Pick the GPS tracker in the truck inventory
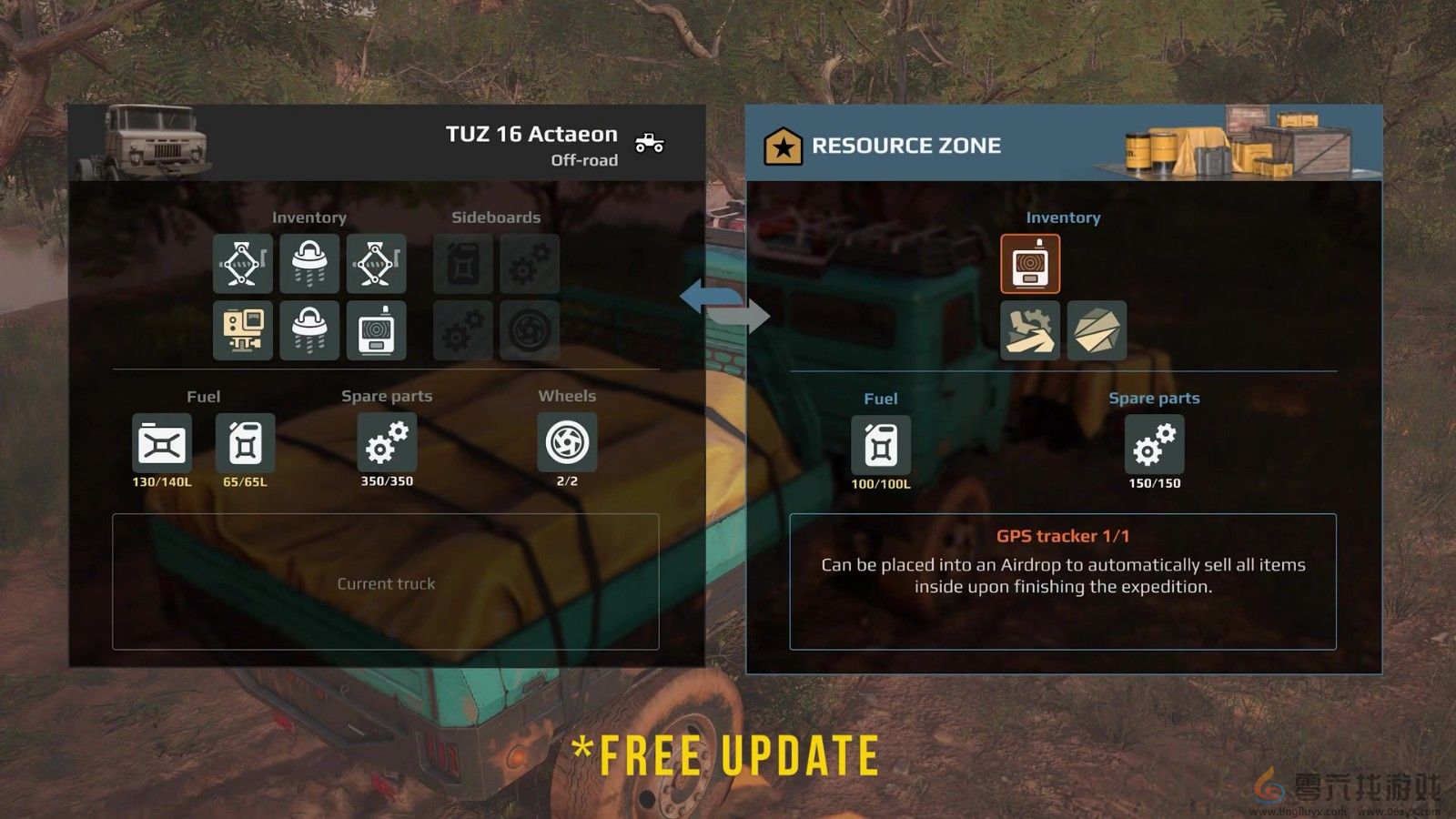 point(376,330)
